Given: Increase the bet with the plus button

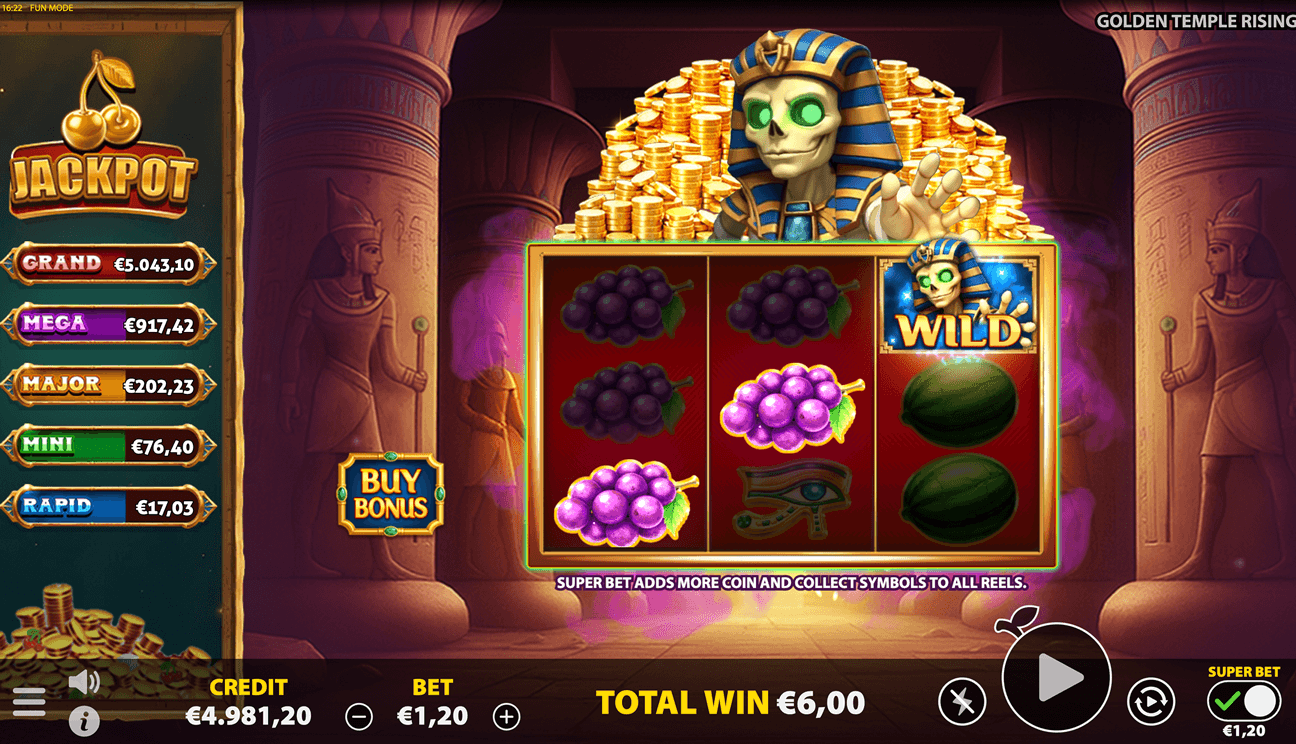Looking at the screenshot, I should tap(508, 716).
